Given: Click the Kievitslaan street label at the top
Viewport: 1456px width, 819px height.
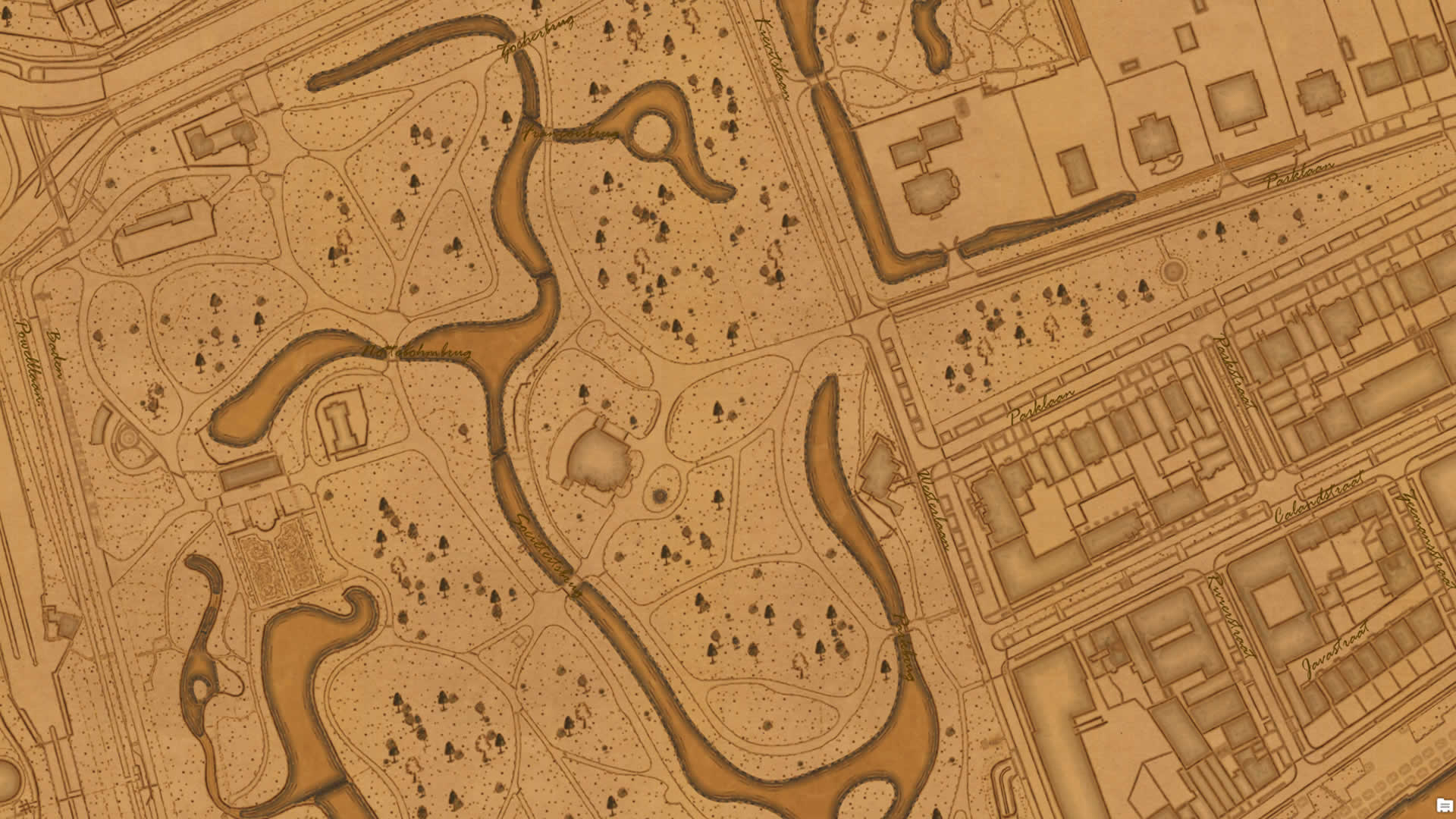Looking at the screenshot, I should coord(775,57).
